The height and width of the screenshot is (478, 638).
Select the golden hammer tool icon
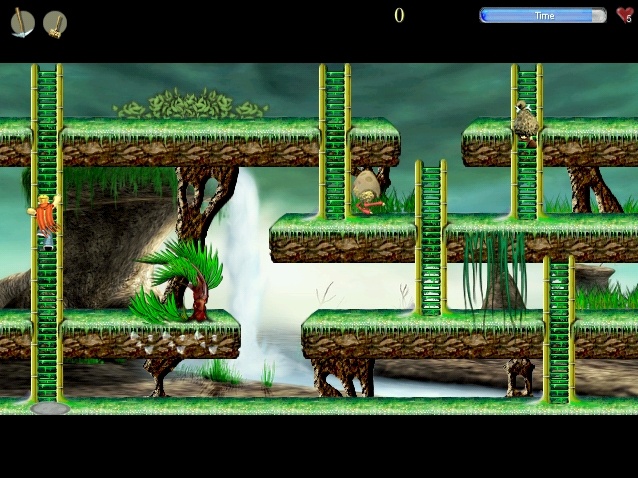pyautogui.click(x=55, y=23)
